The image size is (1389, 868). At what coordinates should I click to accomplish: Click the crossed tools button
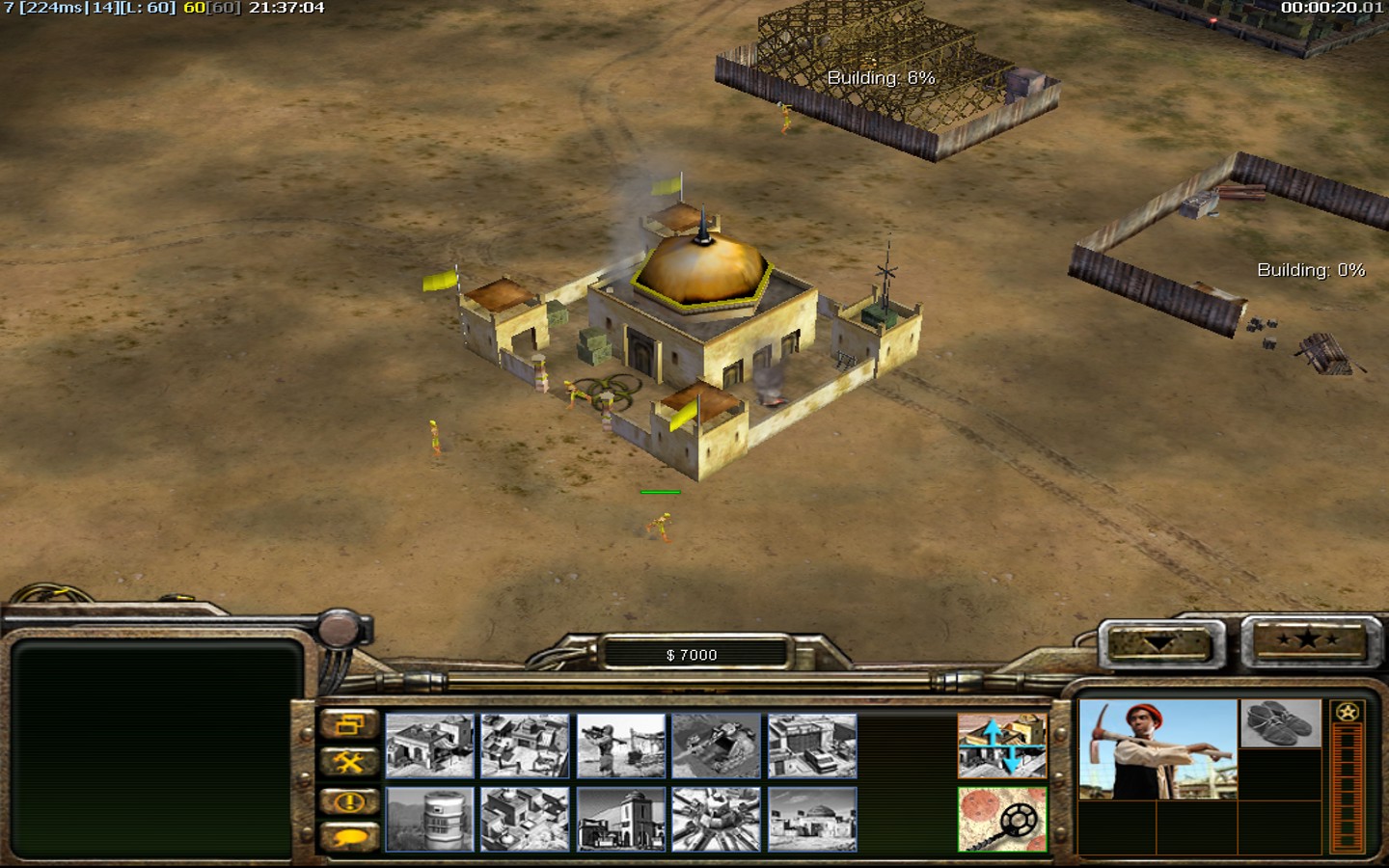point(348,763)
